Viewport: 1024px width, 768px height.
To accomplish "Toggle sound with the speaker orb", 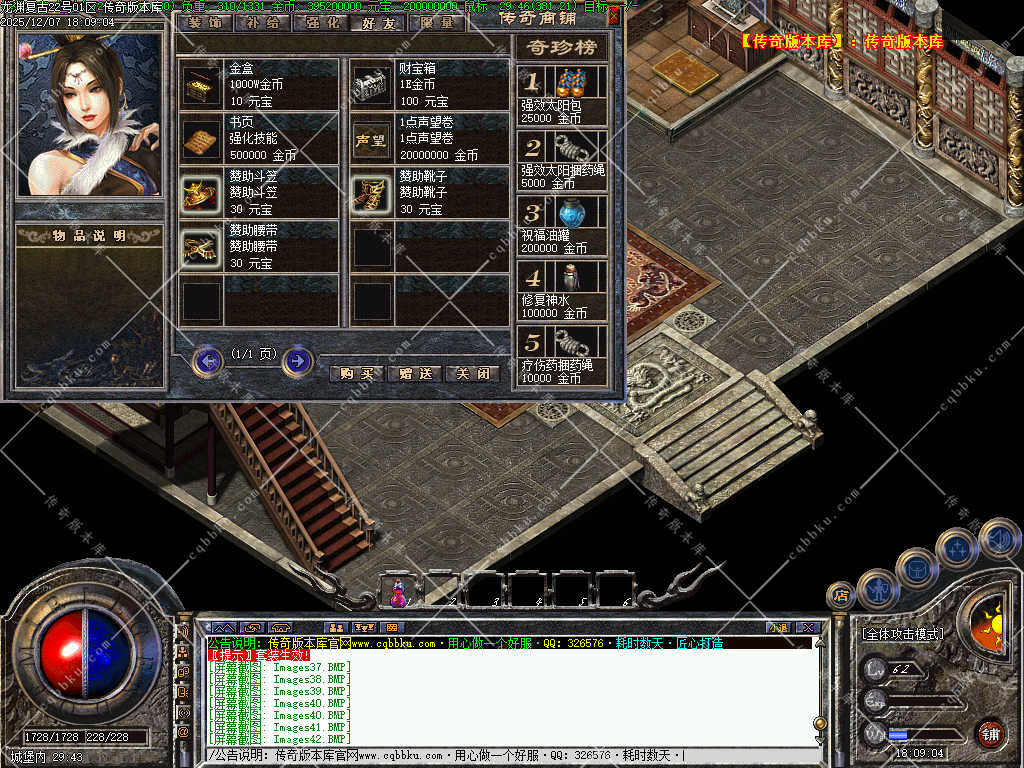I will pyautogui.click(x=998, y=538).
